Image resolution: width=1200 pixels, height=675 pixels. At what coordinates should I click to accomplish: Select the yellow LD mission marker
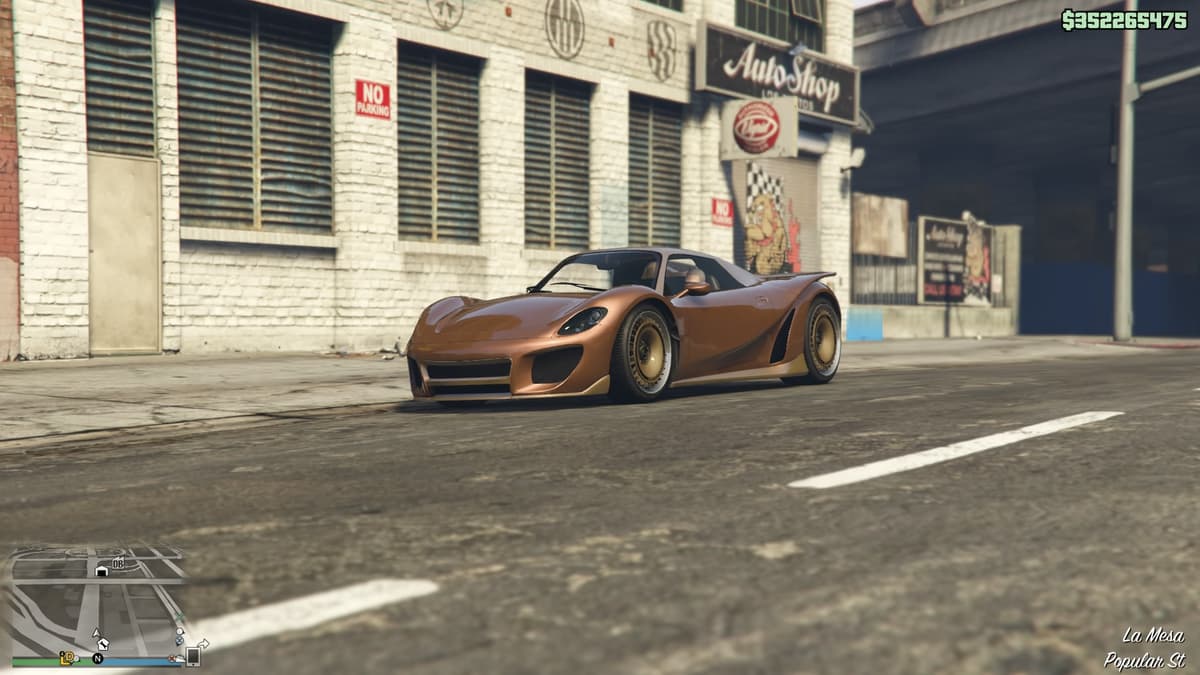click(68, 658)
